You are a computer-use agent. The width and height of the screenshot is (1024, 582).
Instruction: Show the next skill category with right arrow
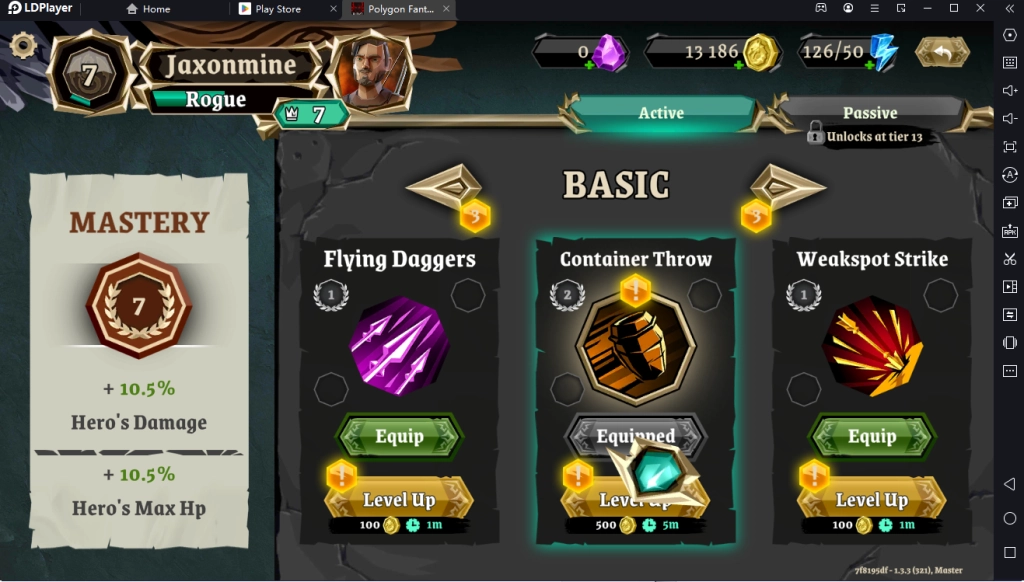click(x=788, y=186)
